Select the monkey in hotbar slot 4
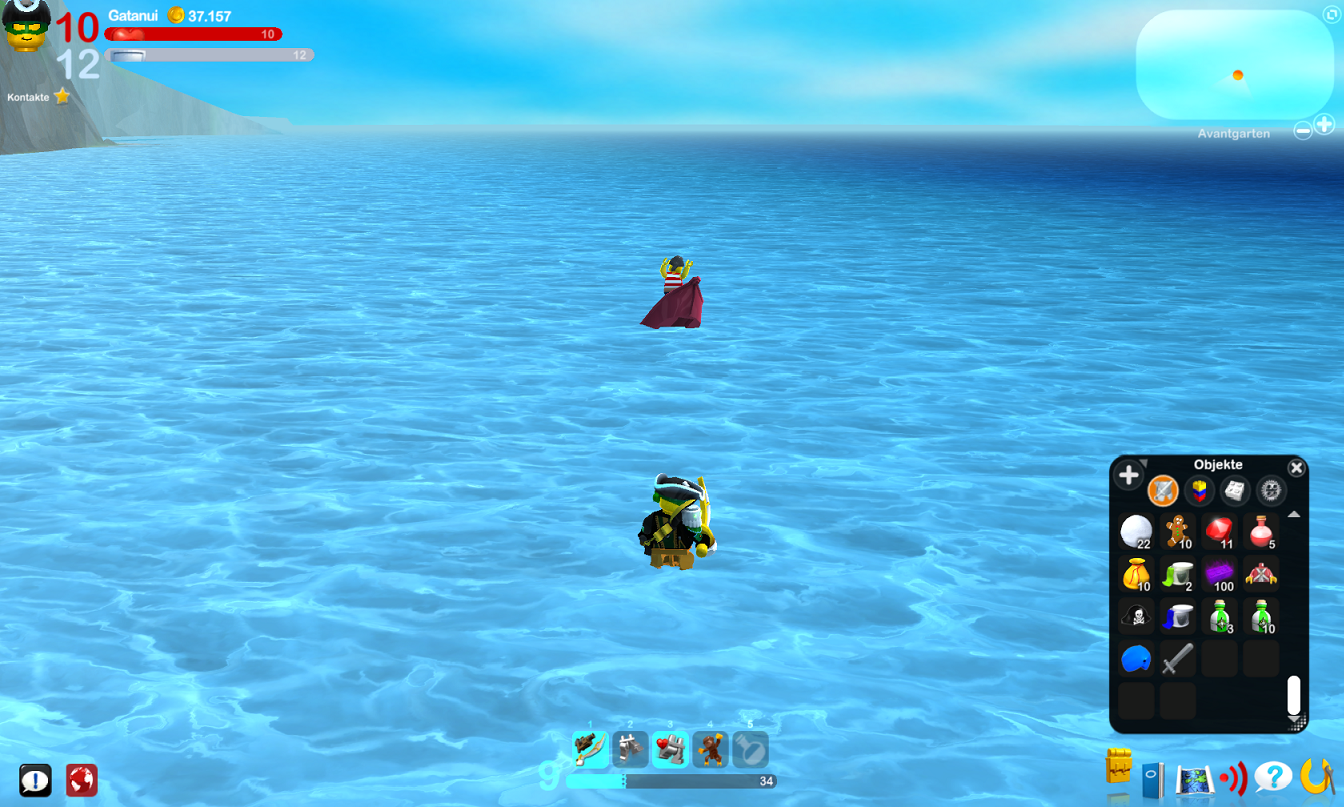The height and width of the screenshot is (807, 1344). pos(711,751)
